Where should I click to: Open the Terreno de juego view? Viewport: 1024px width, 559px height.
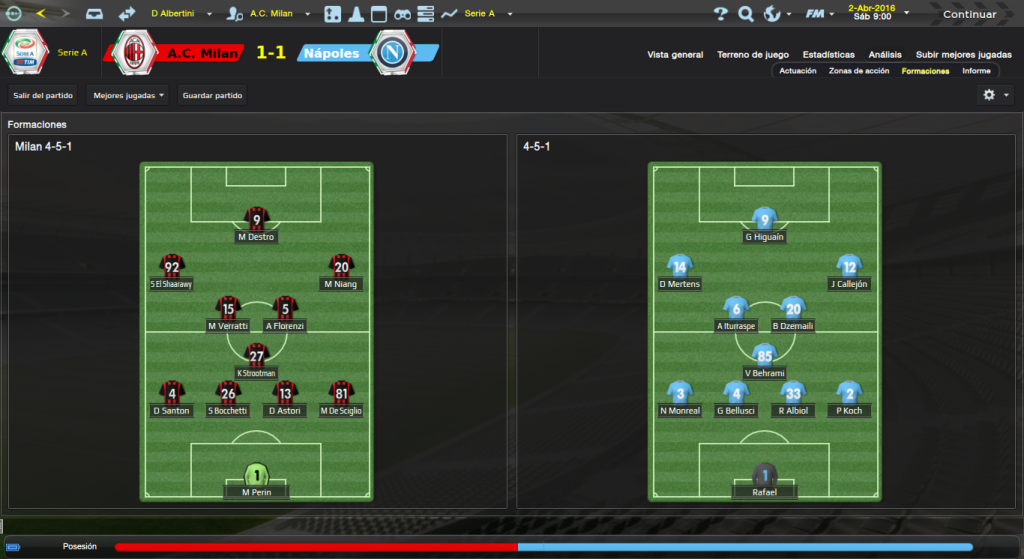point(753,55)
